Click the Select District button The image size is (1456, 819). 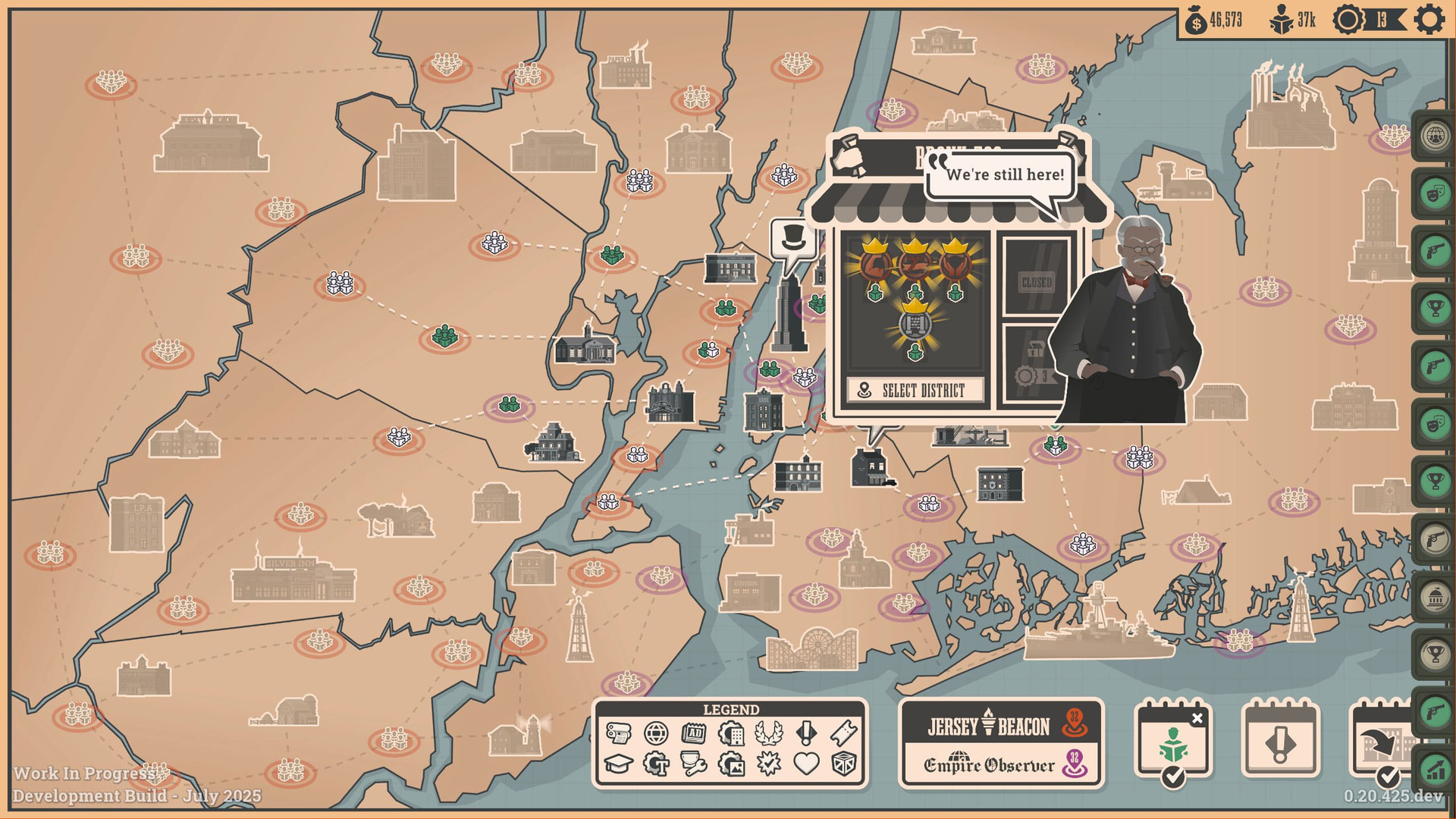[915, 391]
